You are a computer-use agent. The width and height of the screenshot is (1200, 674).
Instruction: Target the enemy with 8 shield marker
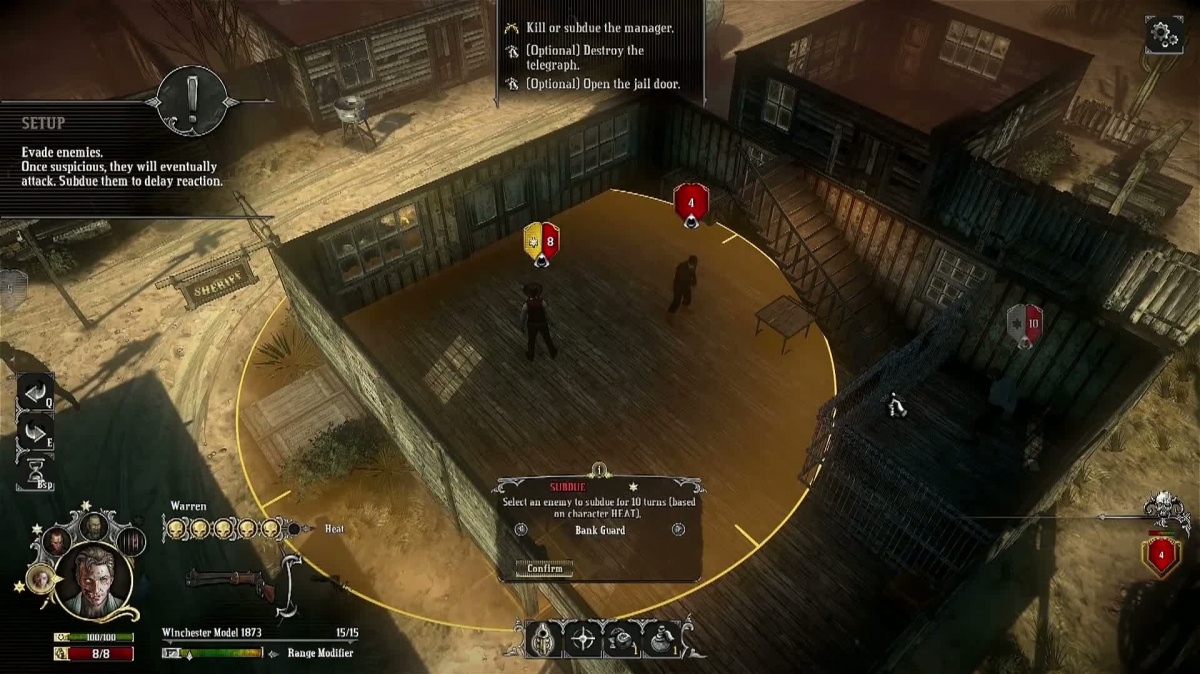(x=541, y=242)
